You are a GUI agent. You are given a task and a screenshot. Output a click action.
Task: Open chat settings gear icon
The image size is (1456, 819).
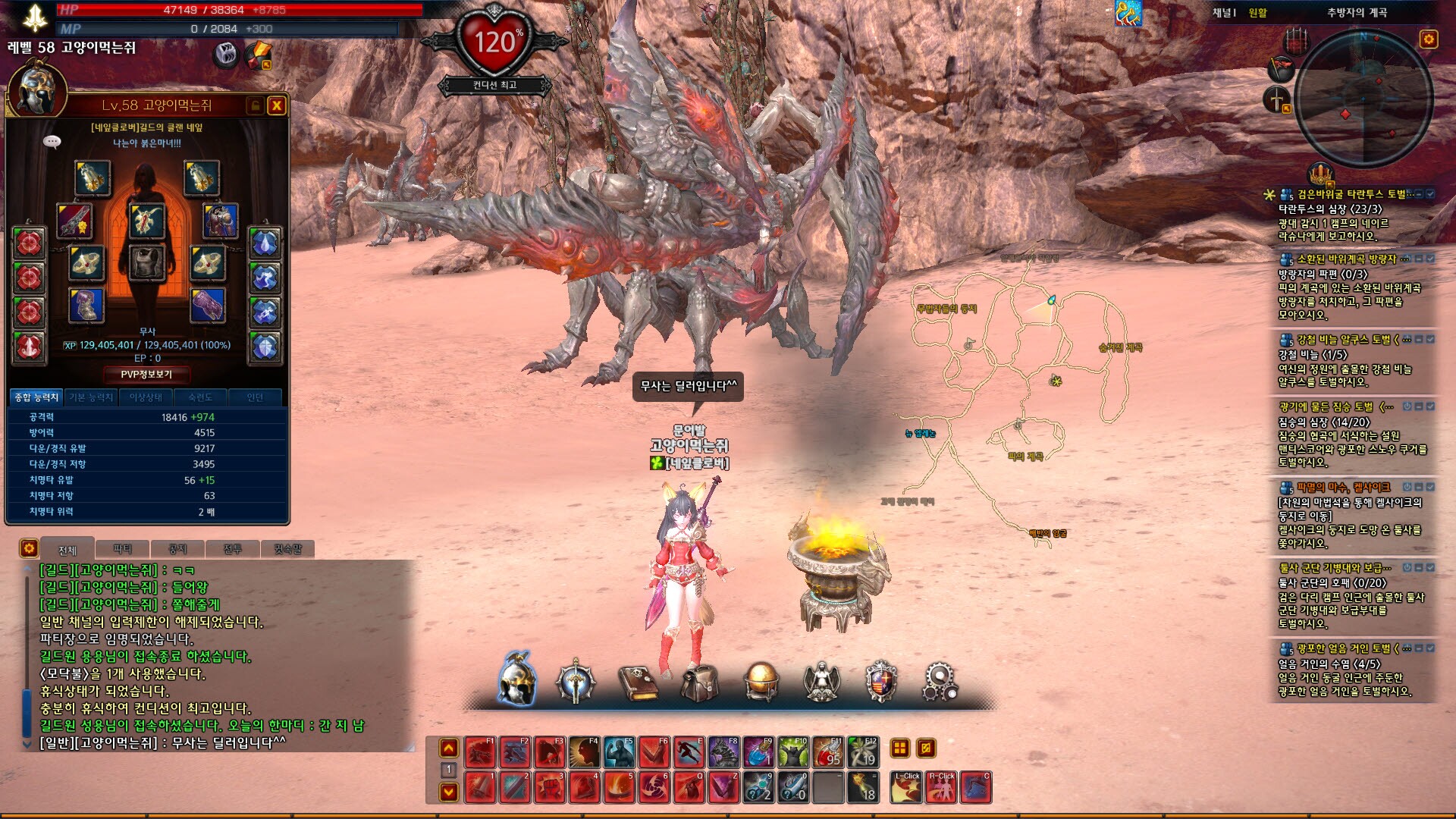coord(29,548)
